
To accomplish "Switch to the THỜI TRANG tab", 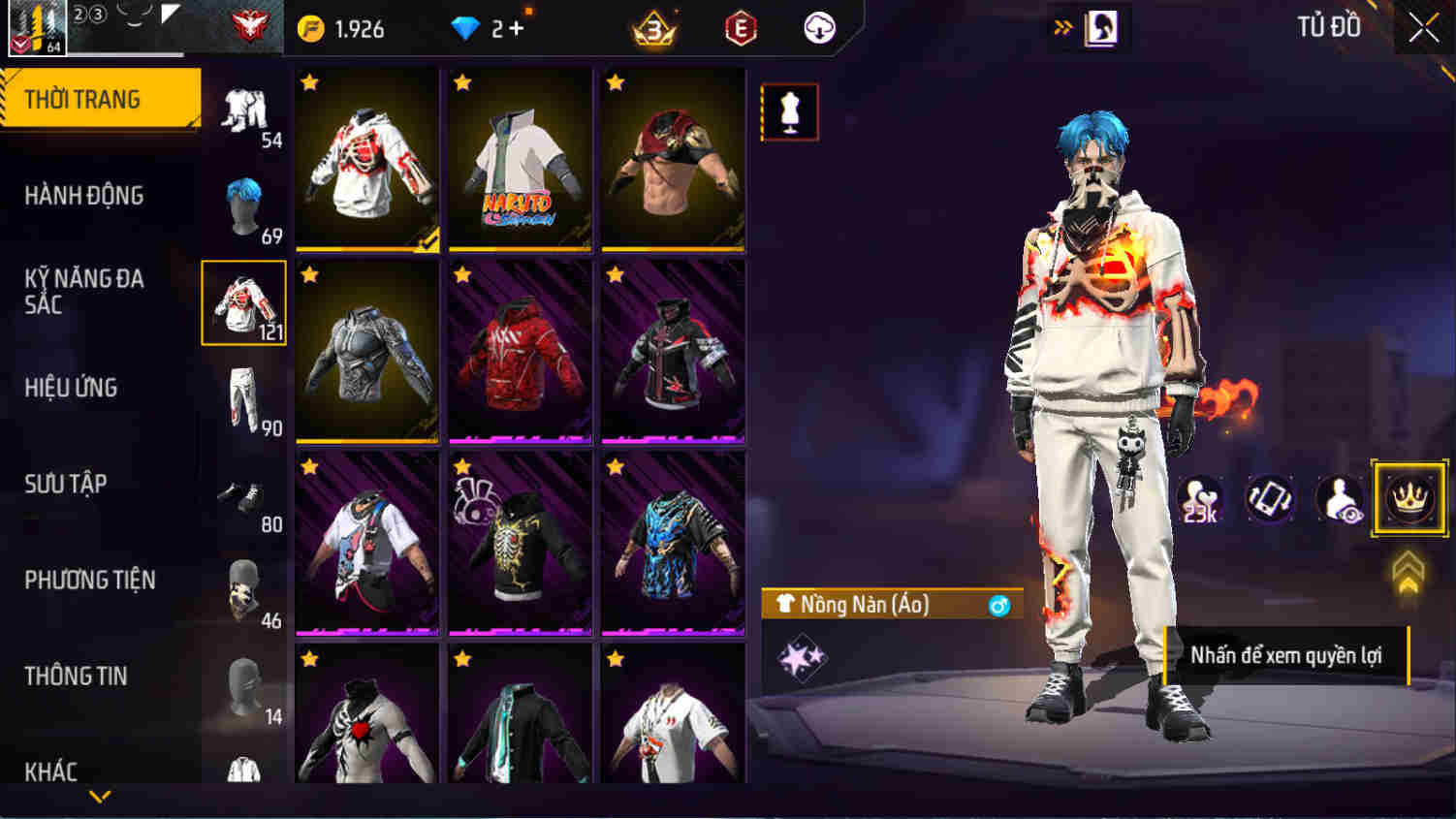I will point(97,97).
